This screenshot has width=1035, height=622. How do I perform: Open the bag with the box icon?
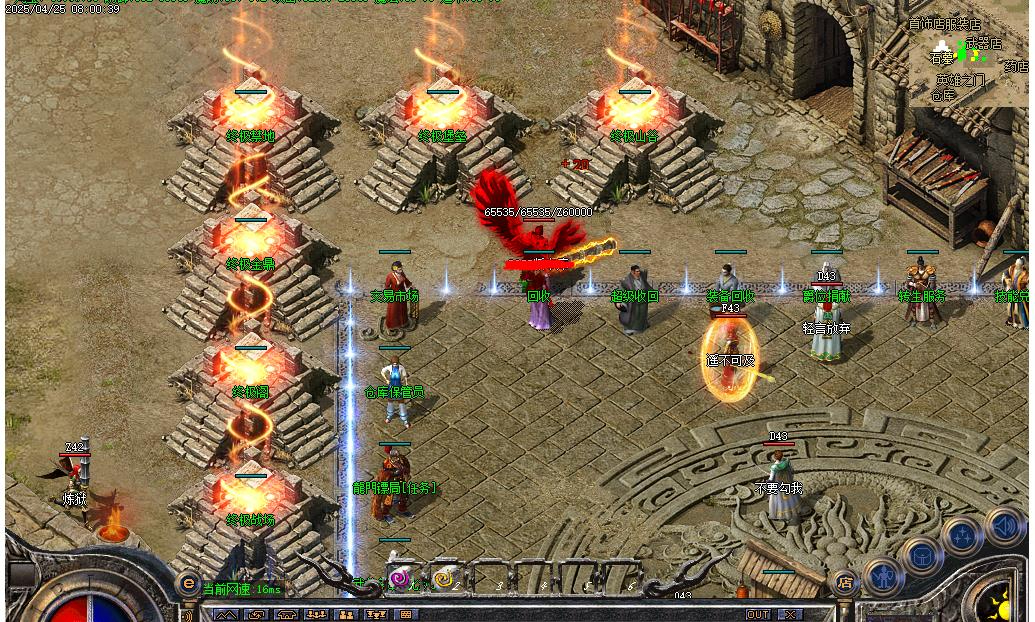point(920,555)
